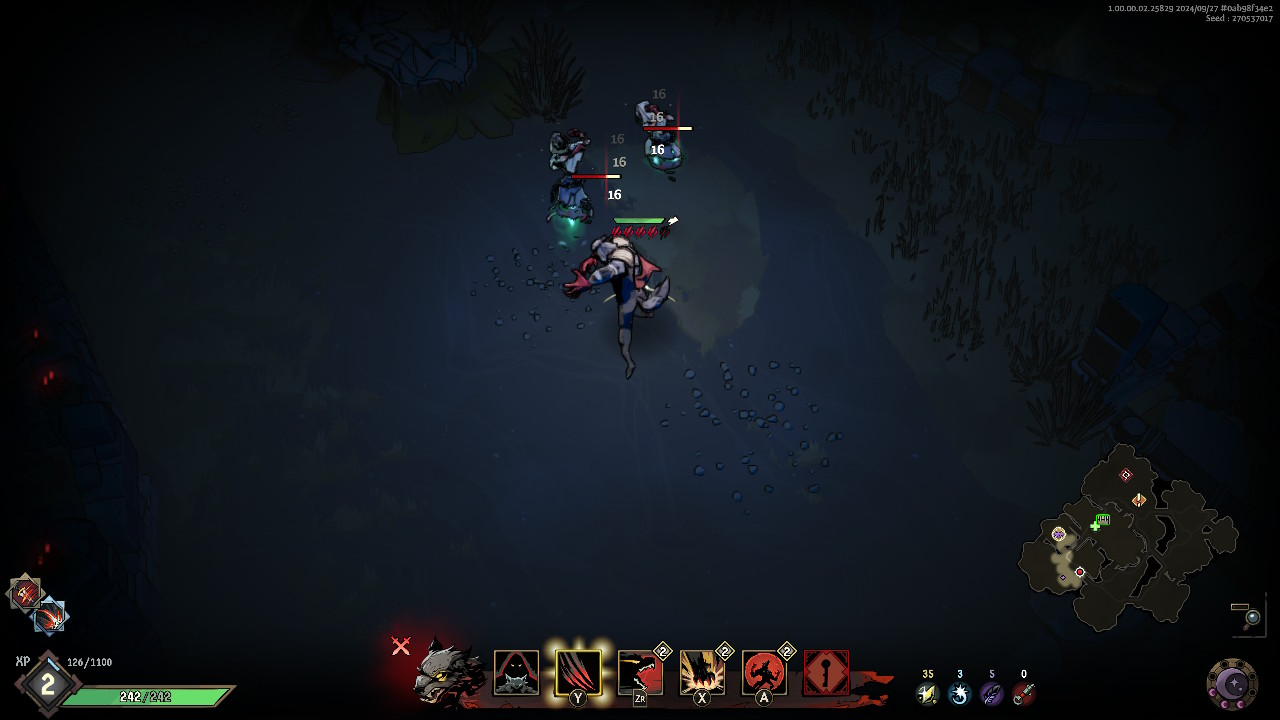Viewport: 1280px width, 720px height.
Task: Click the magnifying glass map zoom icon
Action: (x=1251, y=617)
